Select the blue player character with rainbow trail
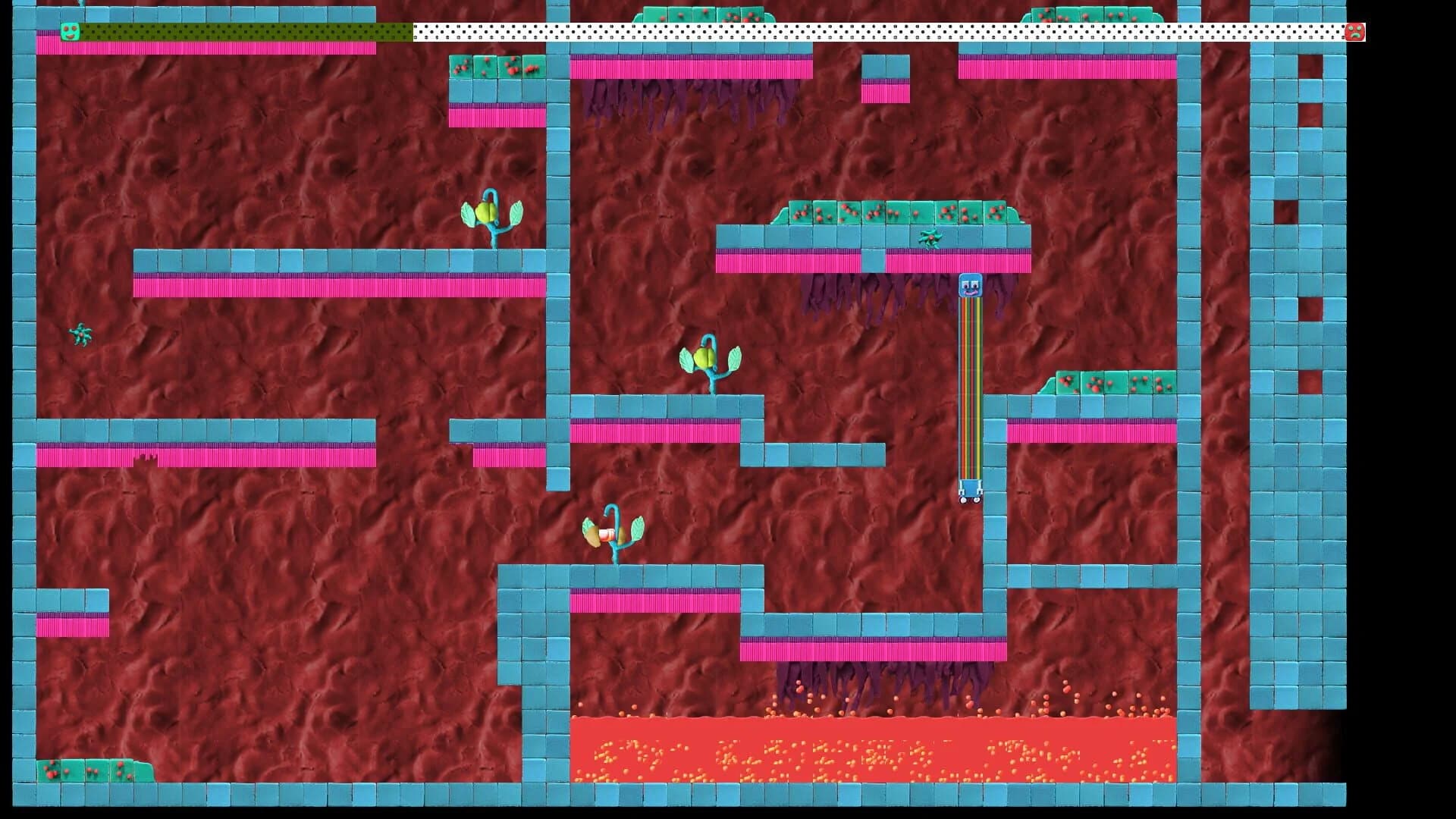Viewport: 1456px width, 819px height. click(x=969, y=287)
